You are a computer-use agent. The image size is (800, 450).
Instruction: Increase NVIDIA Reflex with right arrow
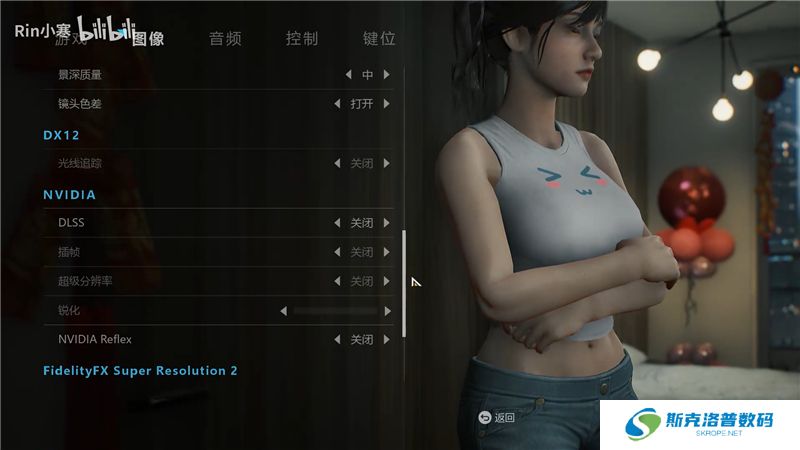click(x=387, y=340)
